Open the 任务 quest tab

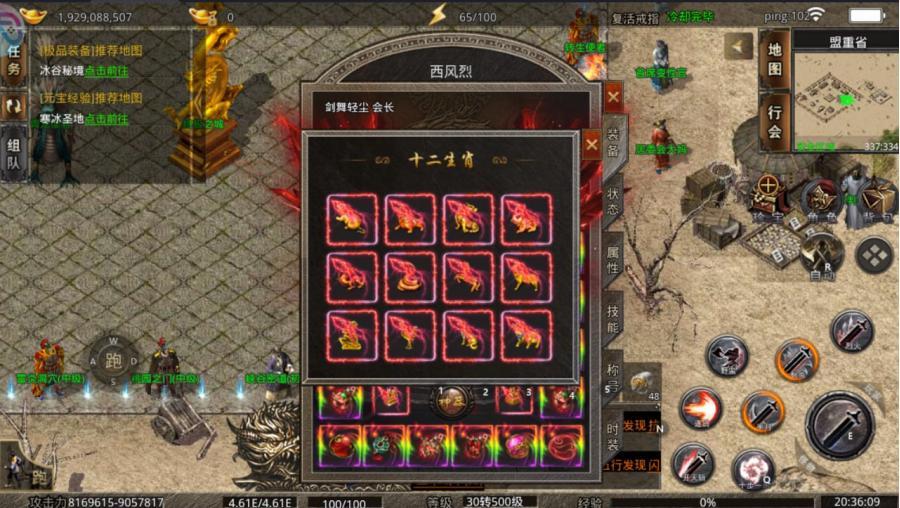[14, 60]
